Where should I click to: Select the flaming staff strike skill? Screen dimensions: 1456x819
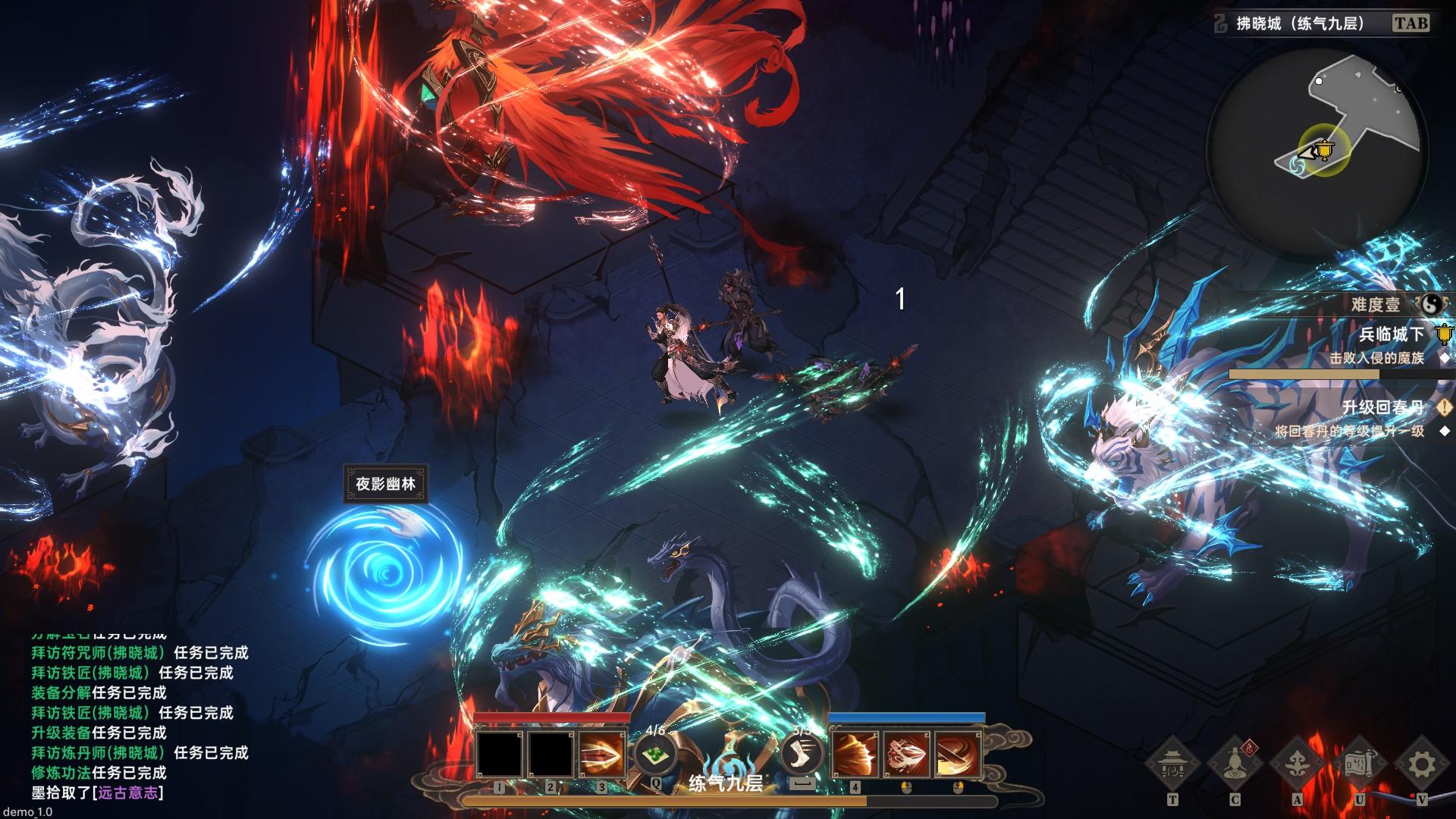[959, 754]
